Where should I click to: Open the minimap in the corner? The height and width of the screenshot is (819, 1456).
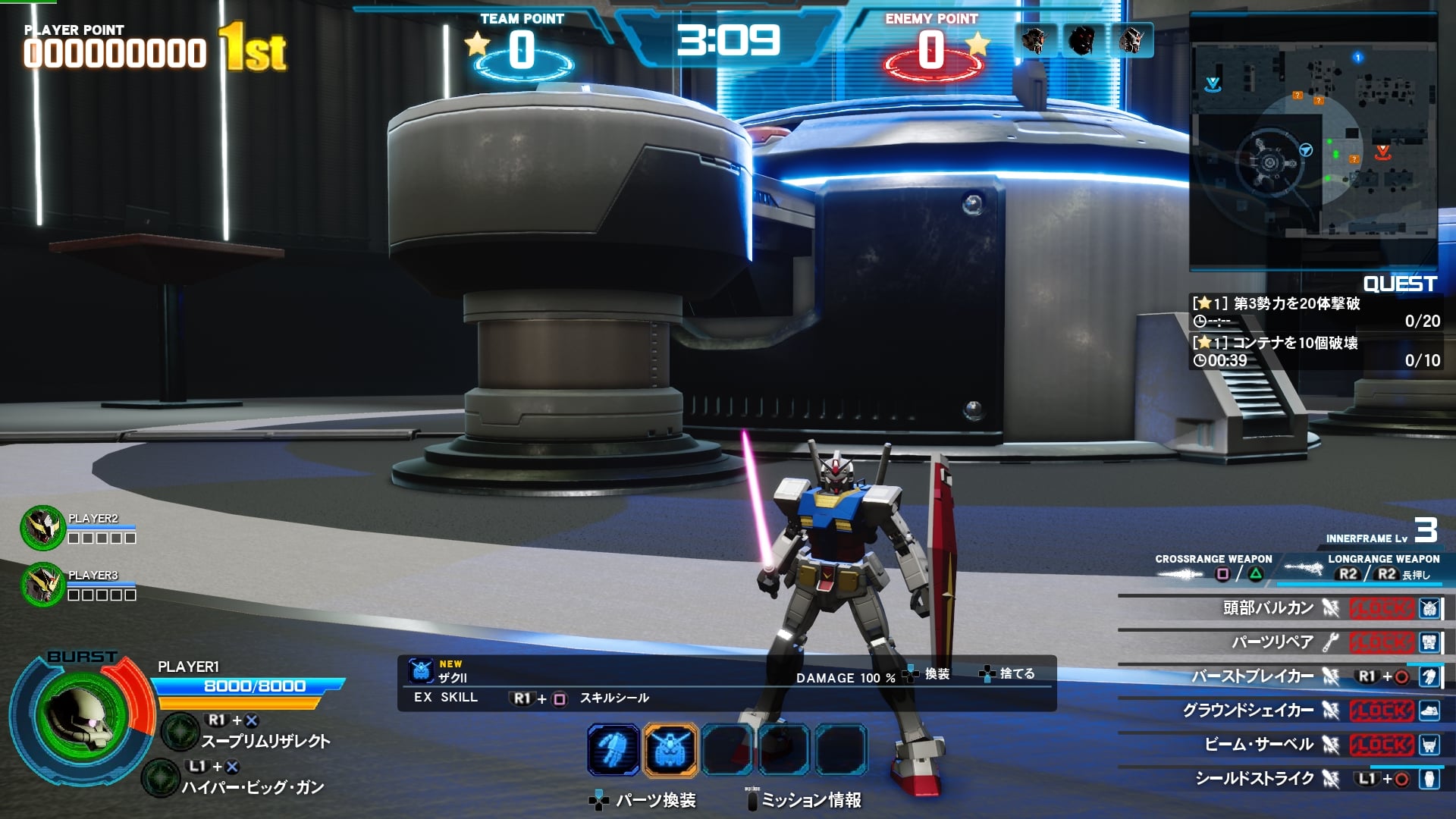click(x=1313, y=143)
